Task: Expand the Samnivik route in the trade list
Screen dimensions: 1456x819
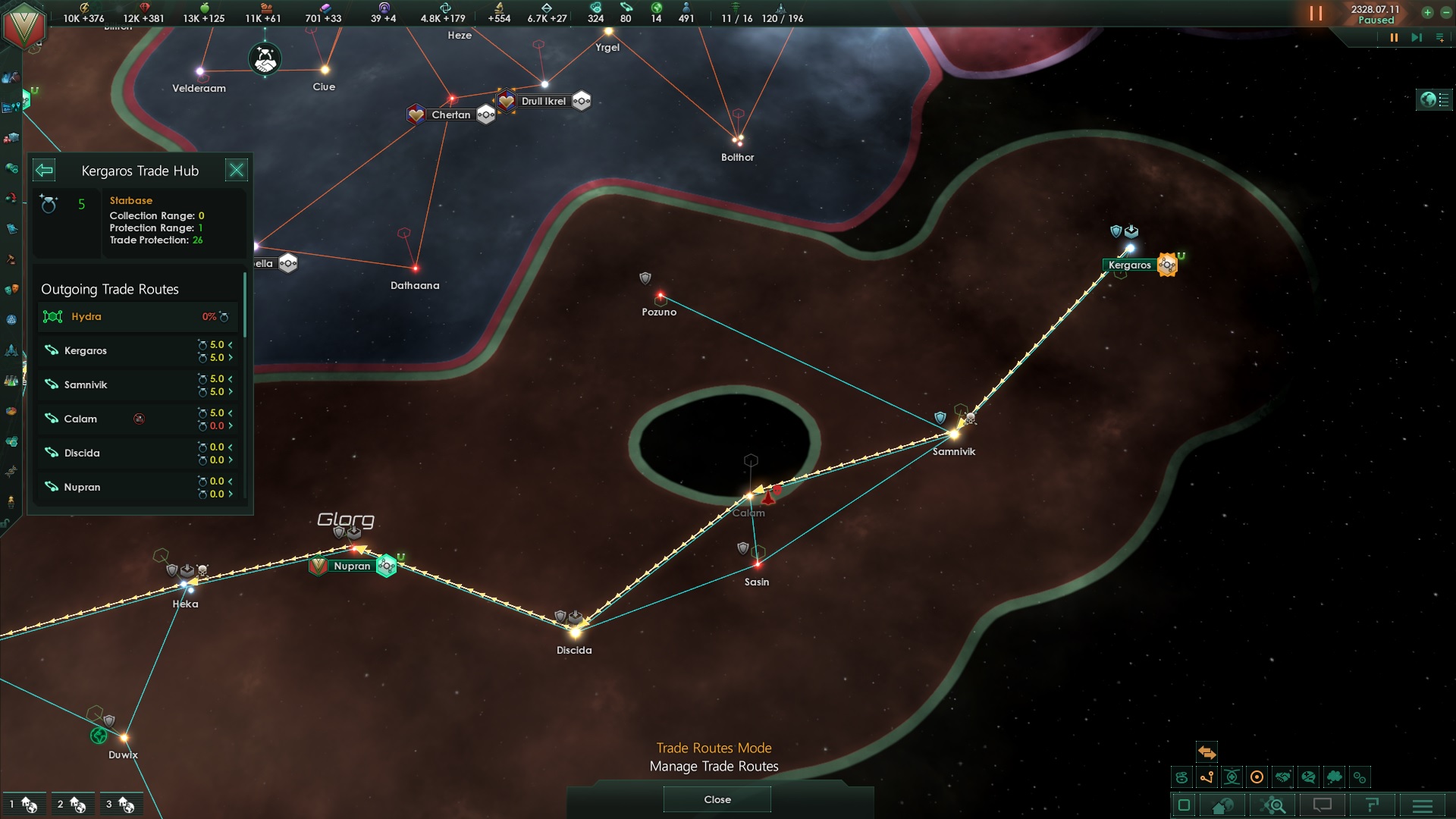Action: (x=136, y=384)
